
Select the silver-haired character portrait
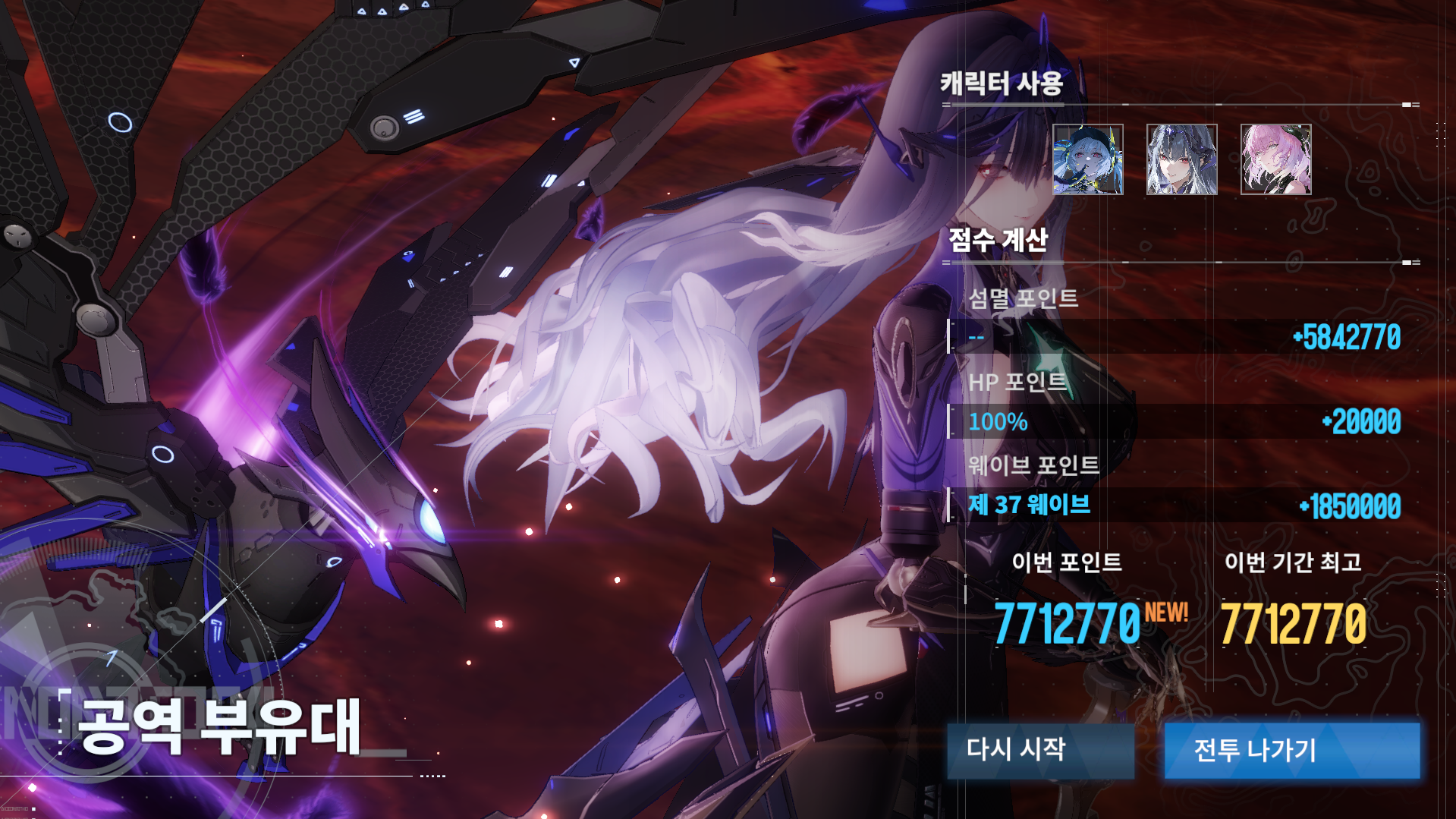tap(1181, 158)
